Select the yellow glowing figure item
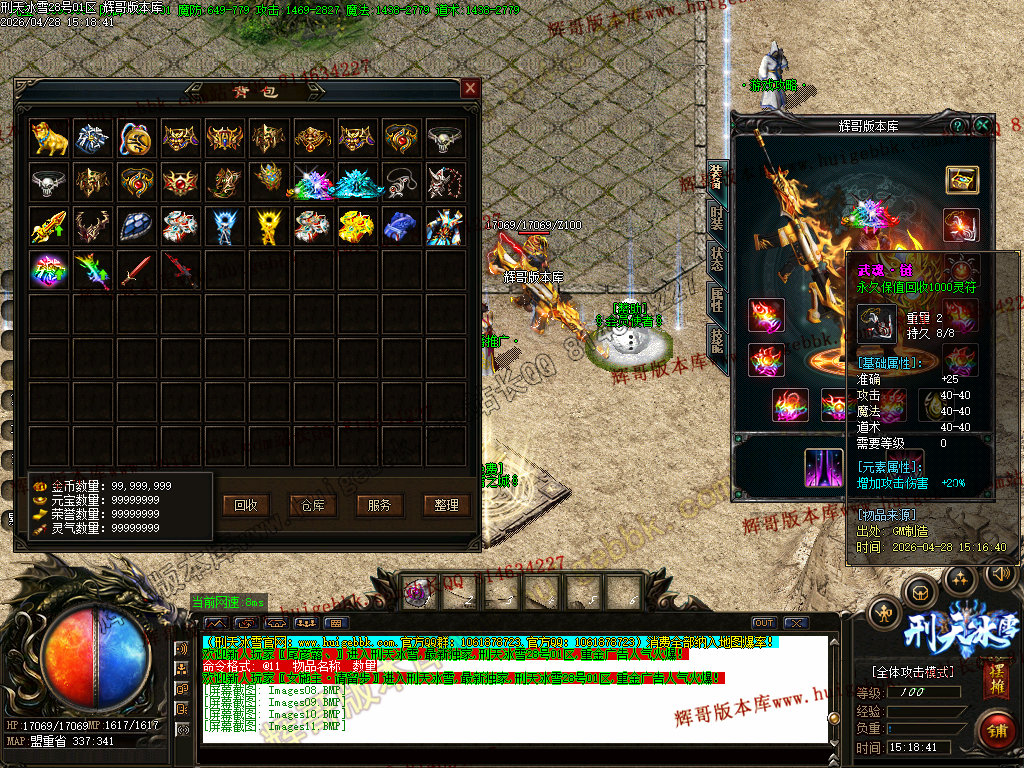 click(x=269, y=226)
